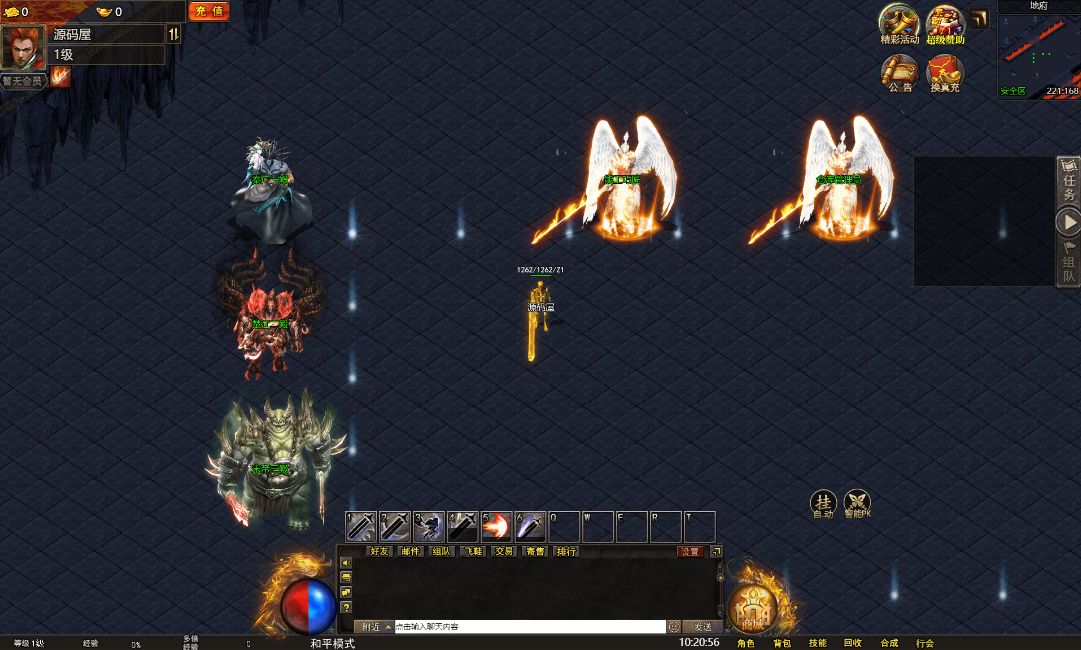Open the 好友 friends tab
This screenshot has height=650, width=1081.
click(x=380, y=551)
